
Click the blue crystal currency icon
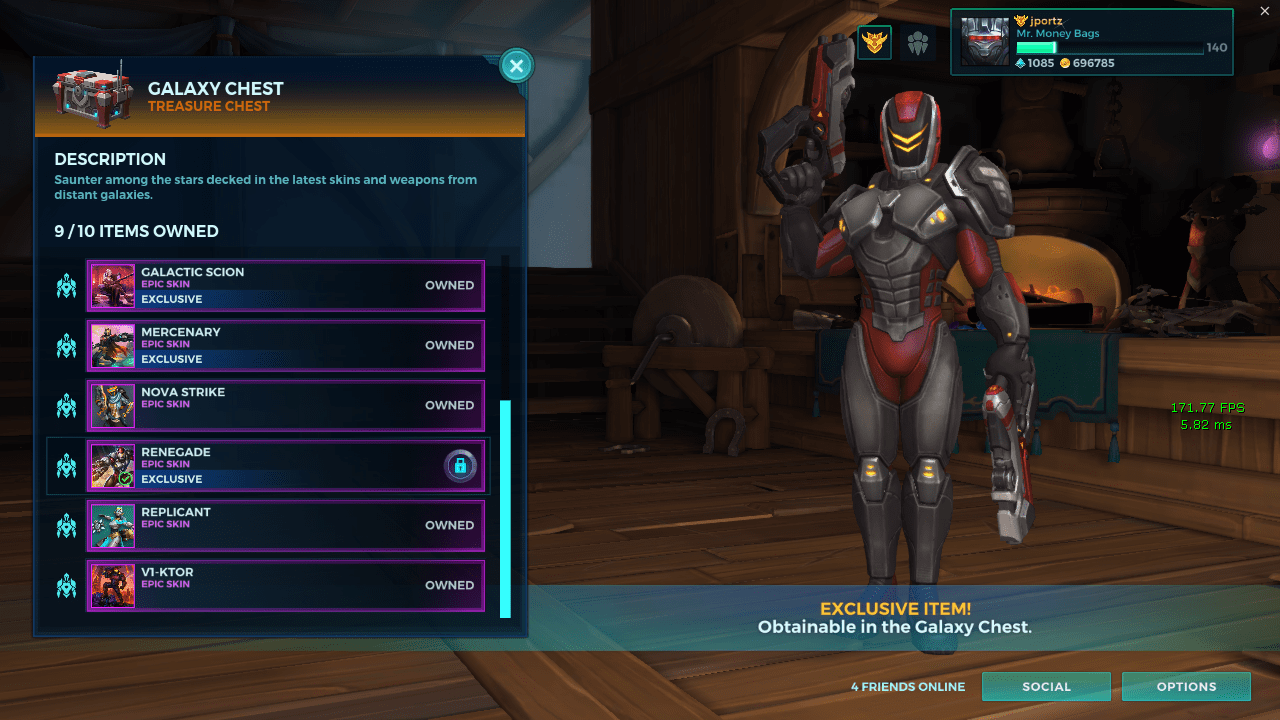pyautogui.click(x=1022, y=63)
